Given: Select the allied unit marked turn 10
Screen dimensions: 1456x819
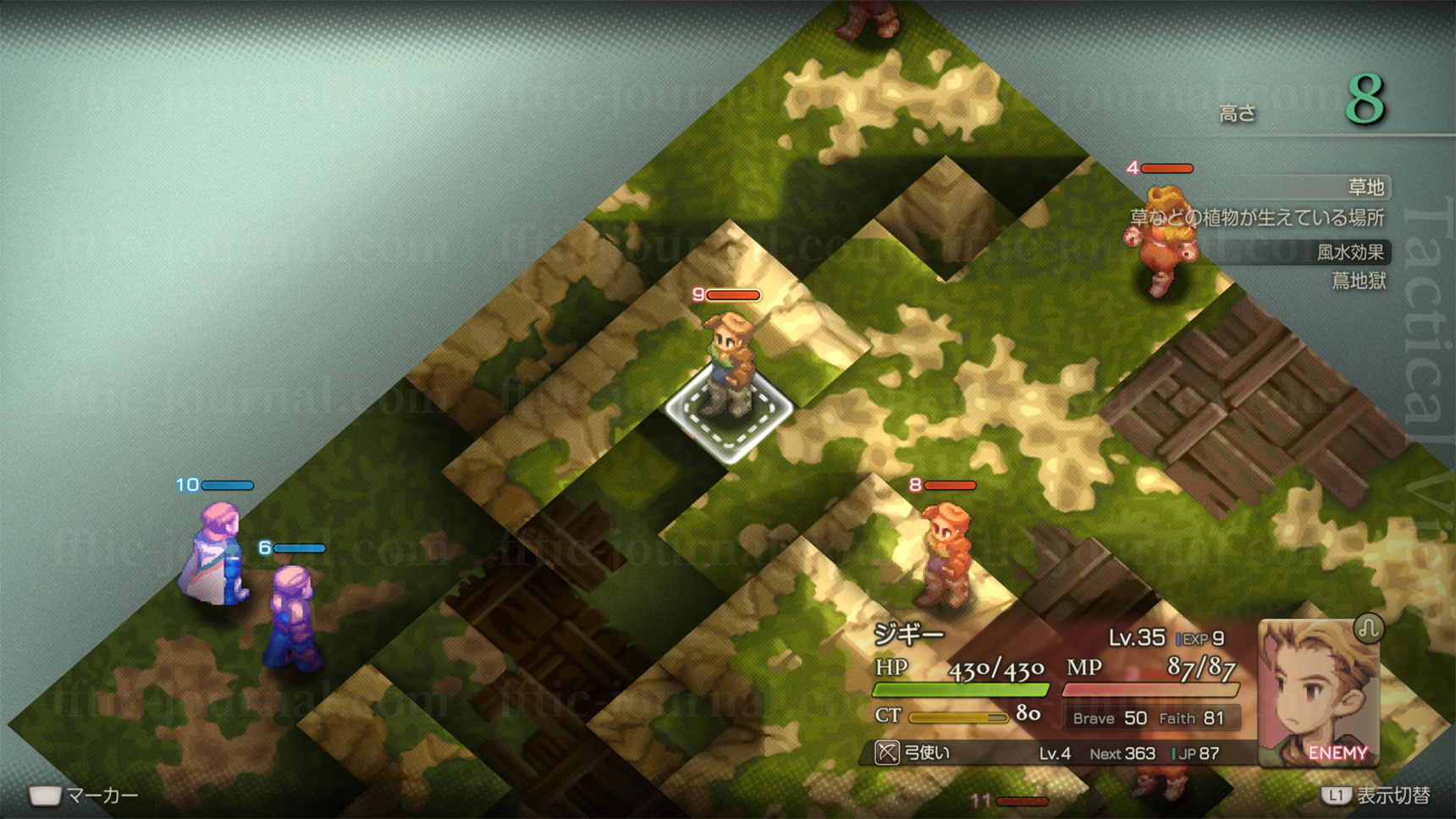Looking at the screenshot, I should tap(216, 554).
